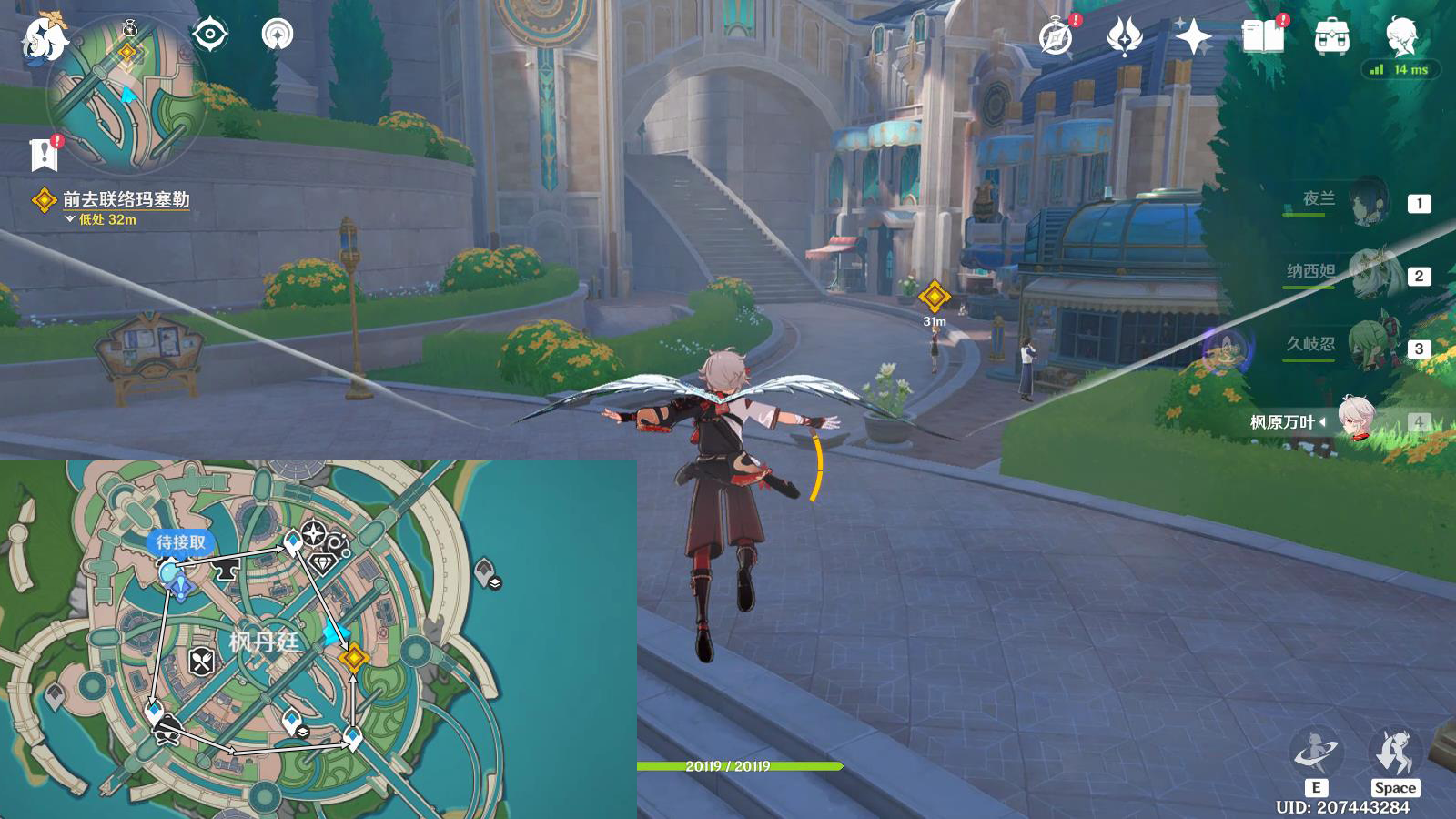The height and width of the screenshot is (819, 1456).
Task: Click the 待接取 pending label on map
Action: [x=181, y=542]
